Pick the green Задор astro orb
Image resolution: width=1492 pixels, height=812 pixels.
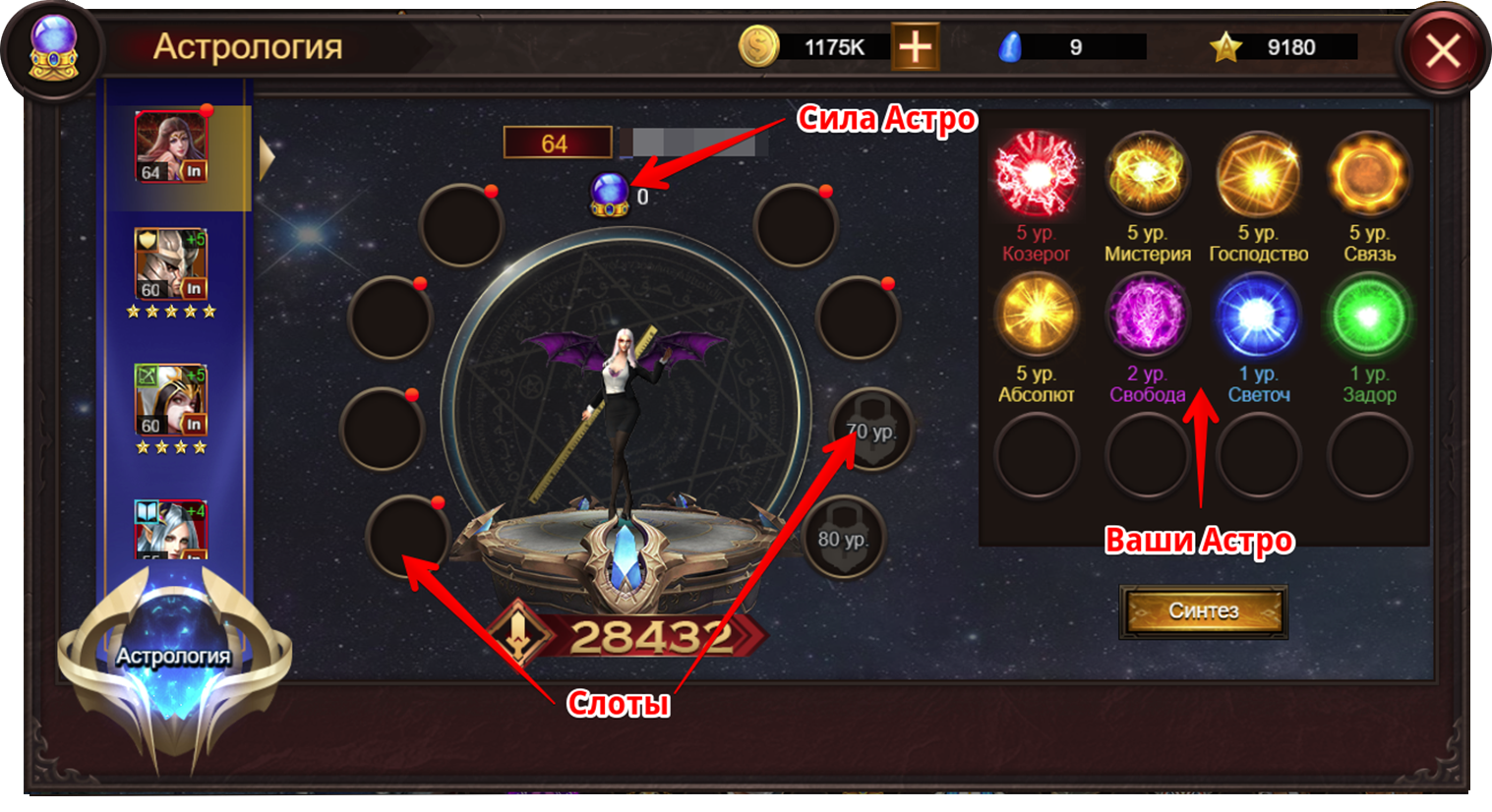1369,315
